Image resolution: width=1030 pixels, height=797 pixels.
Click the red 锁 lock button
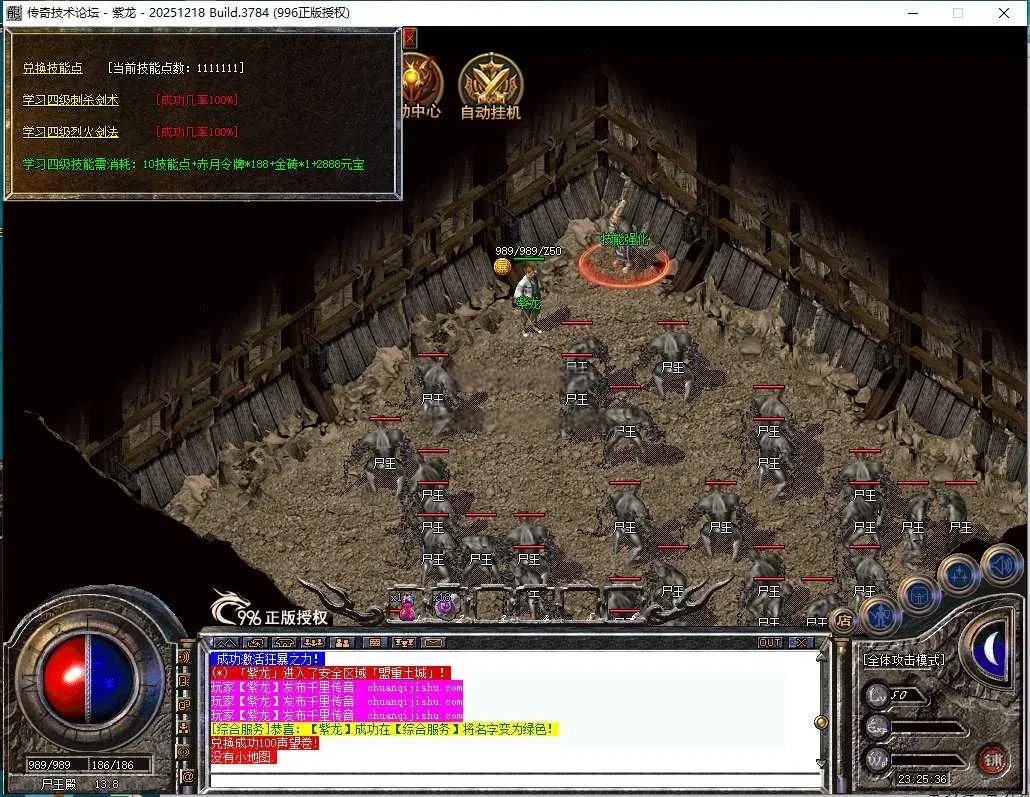point(992,760)
